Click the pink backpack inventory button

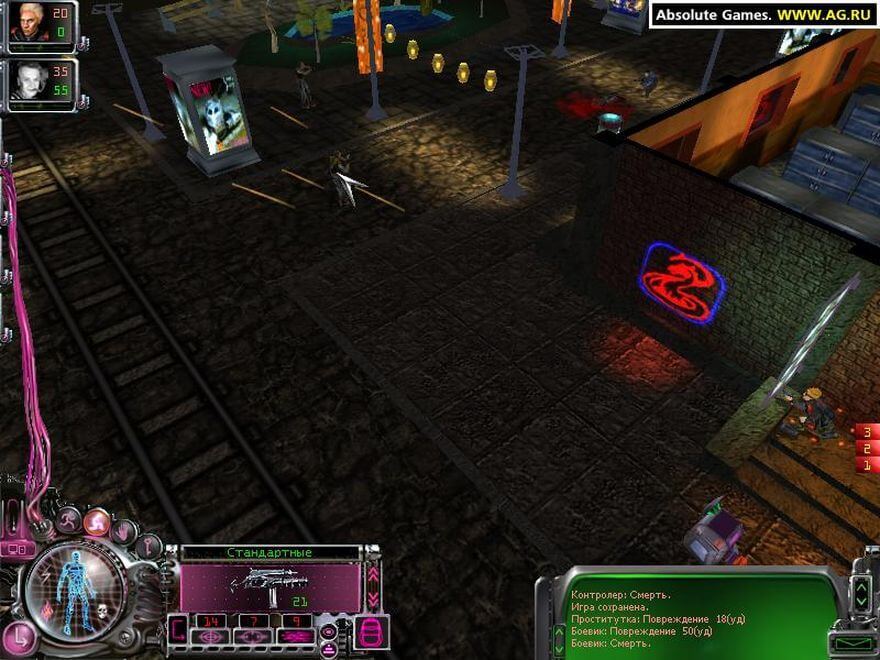click(x=371, y=632)
